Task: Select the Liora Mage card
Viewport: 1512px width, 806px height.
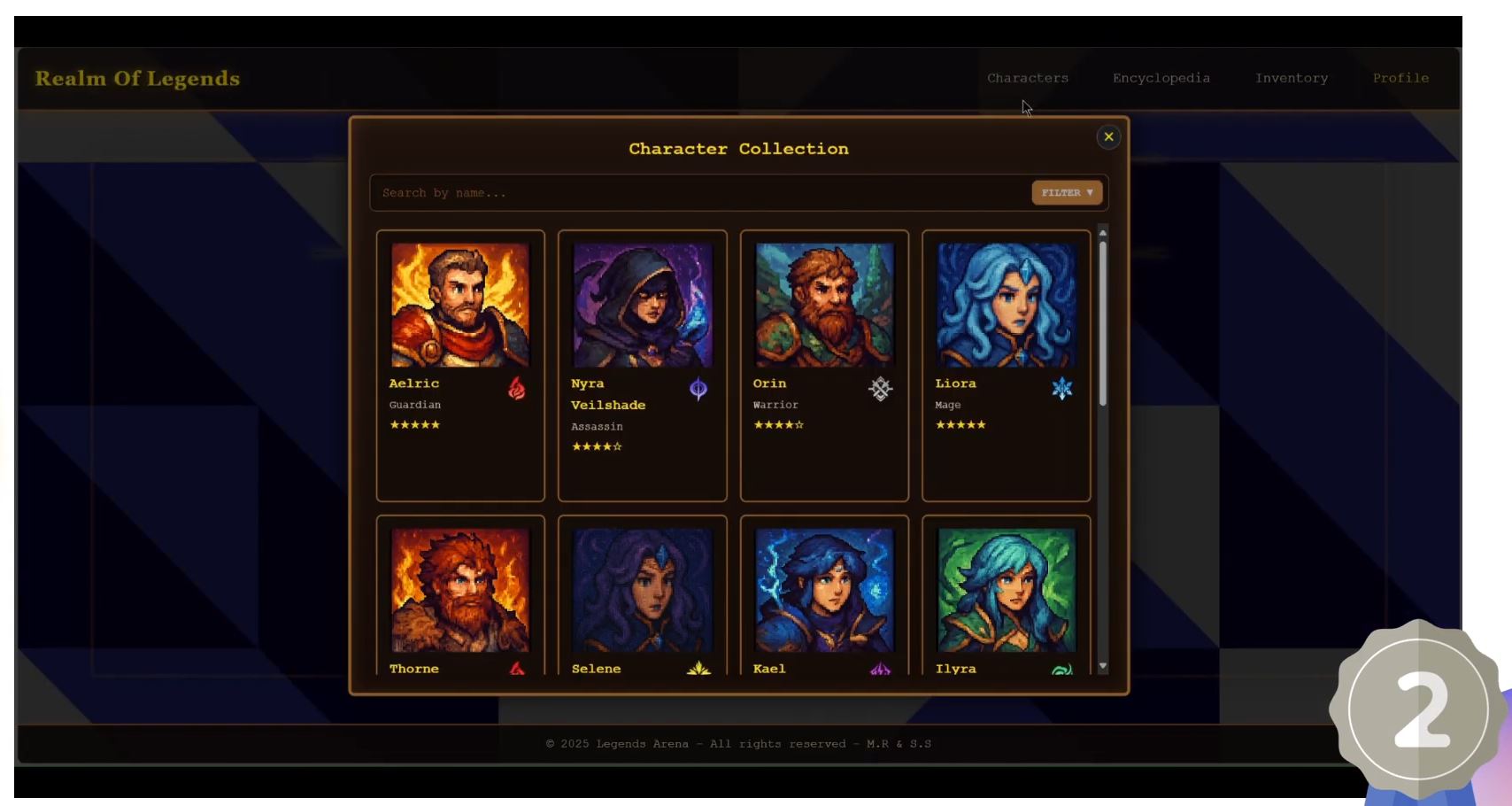Action: tap(1006, 365)
